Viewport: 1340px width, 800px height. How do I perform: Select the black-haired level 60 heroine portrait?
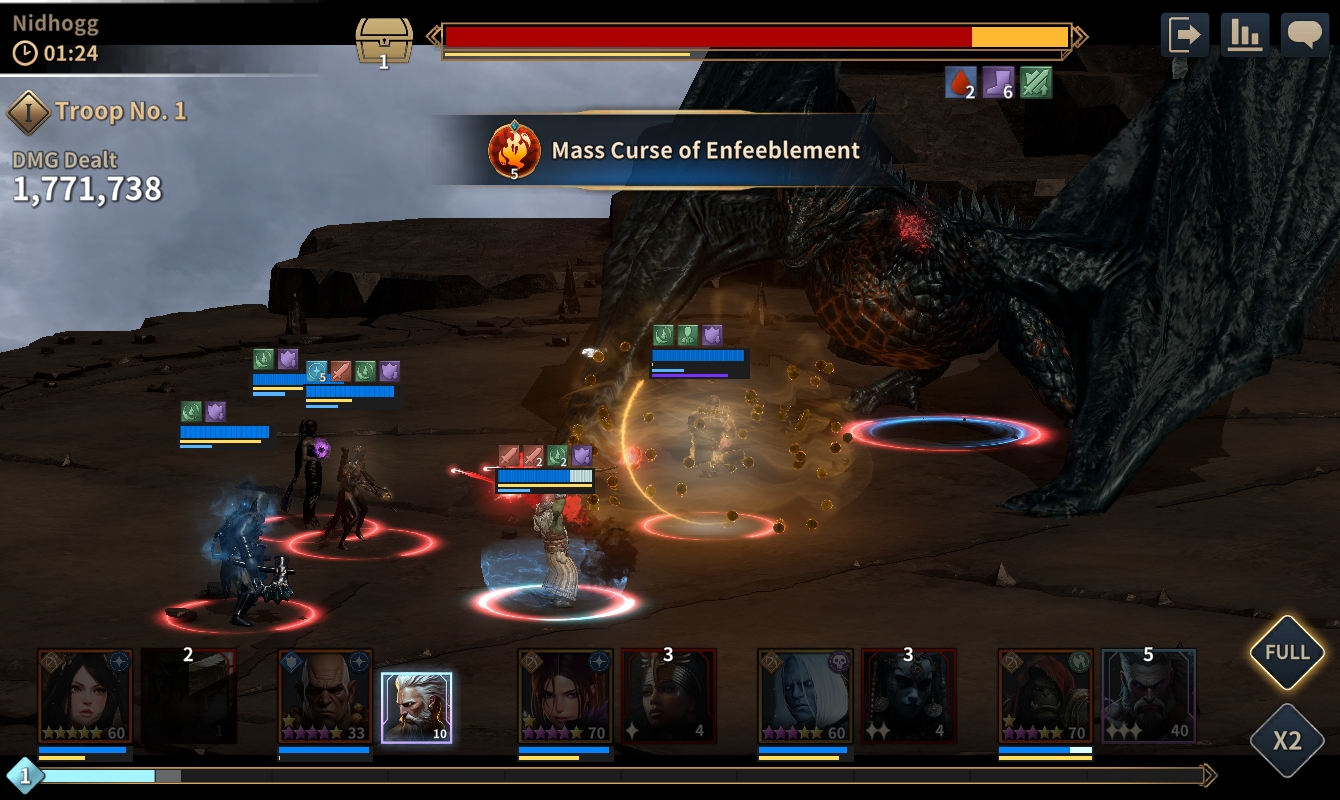(85, 696)
